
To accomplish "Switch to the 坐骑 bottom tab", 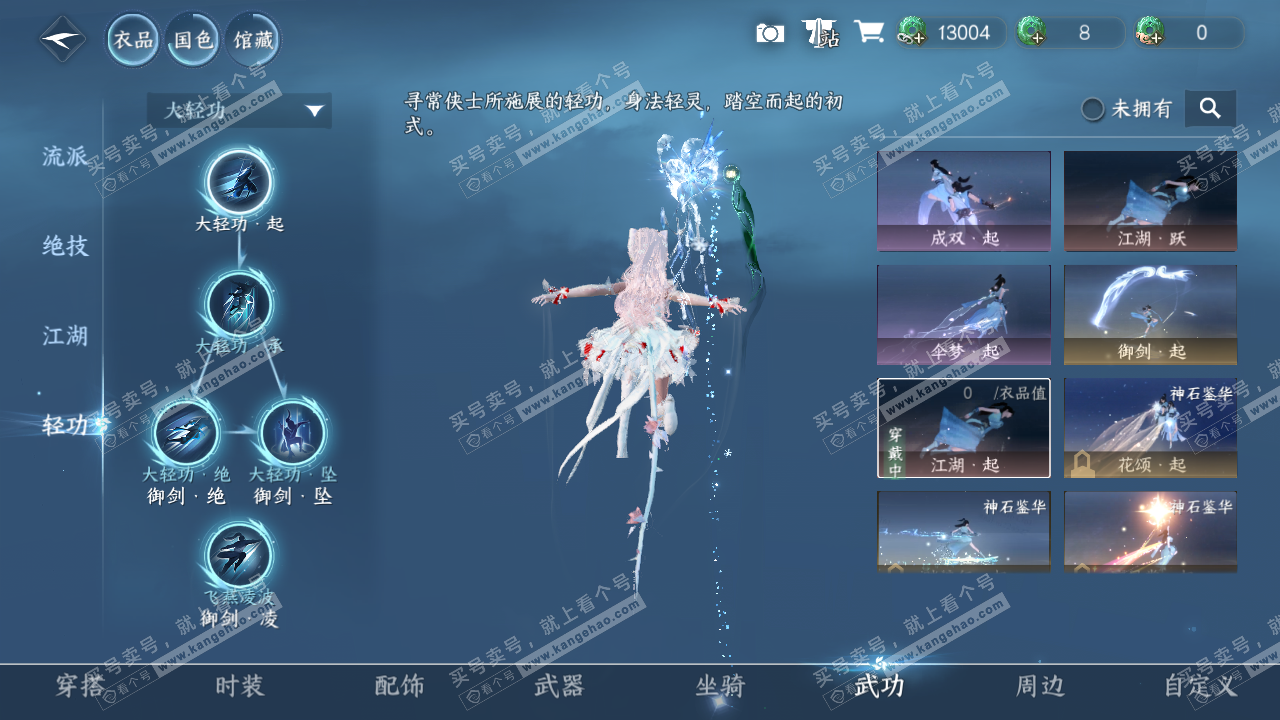I will (x=720, y=686).
